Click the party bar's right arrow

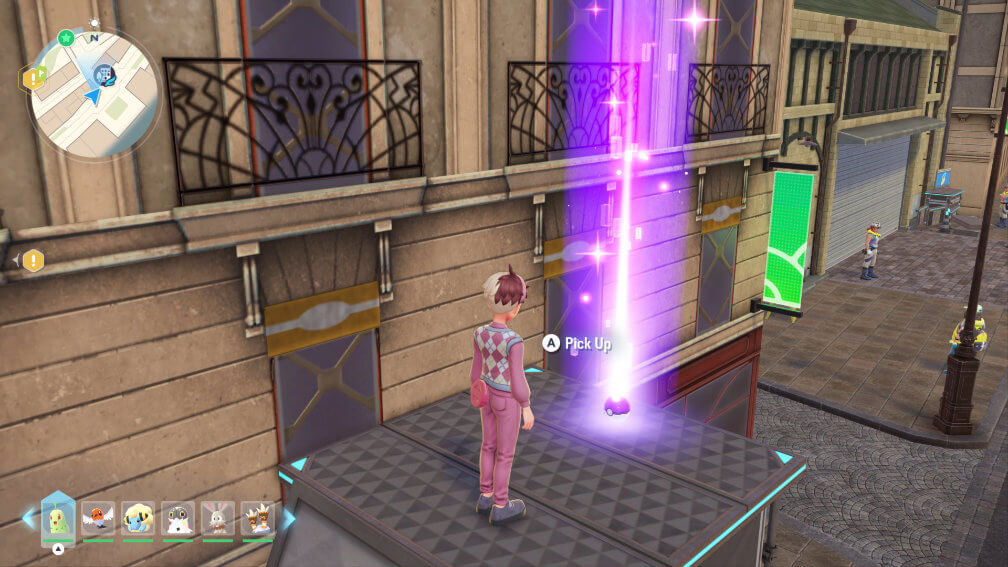[289, 518]
